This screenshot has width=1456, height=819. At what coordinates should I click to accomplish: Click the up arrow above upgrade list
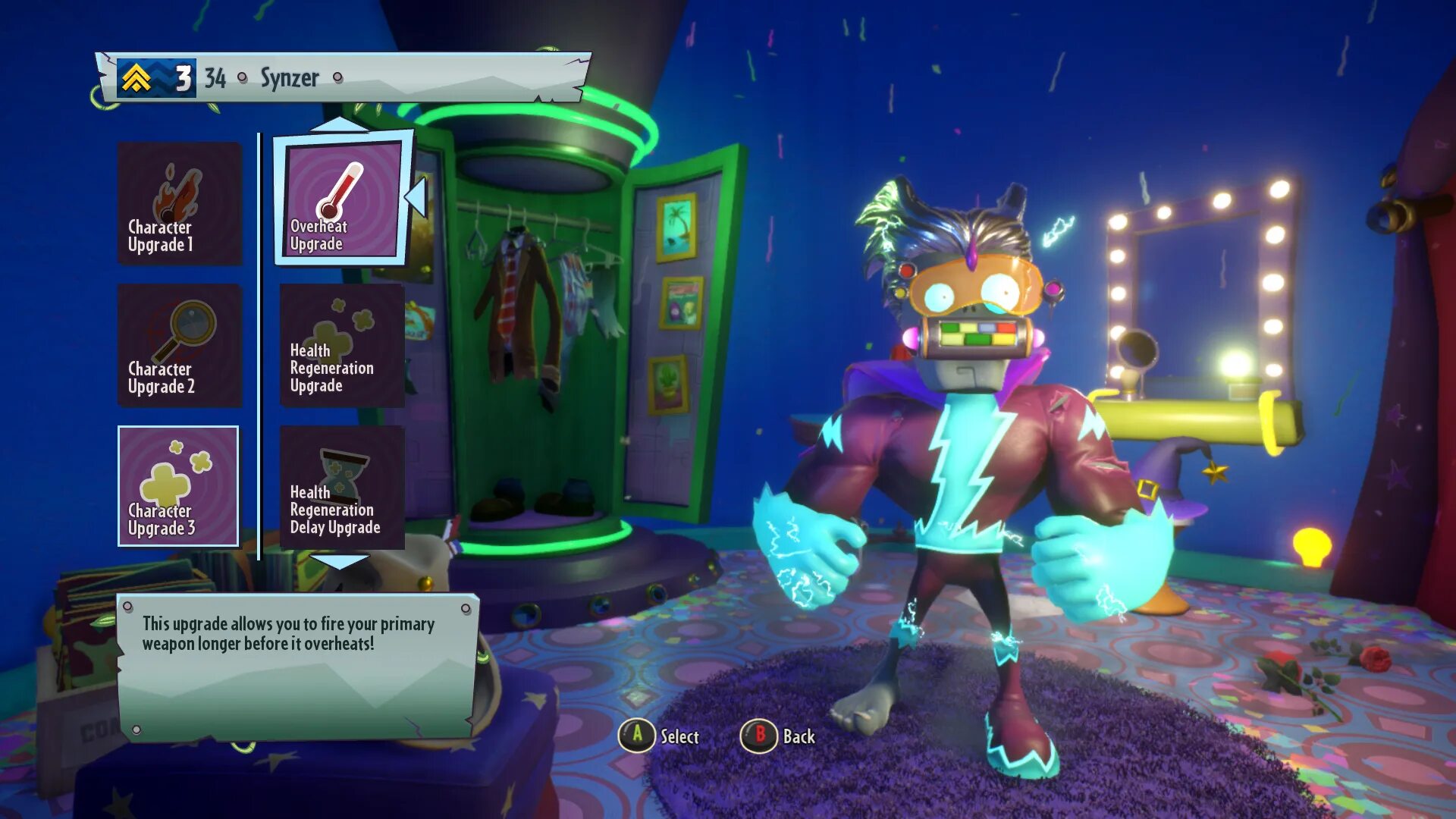click(339, 124)
